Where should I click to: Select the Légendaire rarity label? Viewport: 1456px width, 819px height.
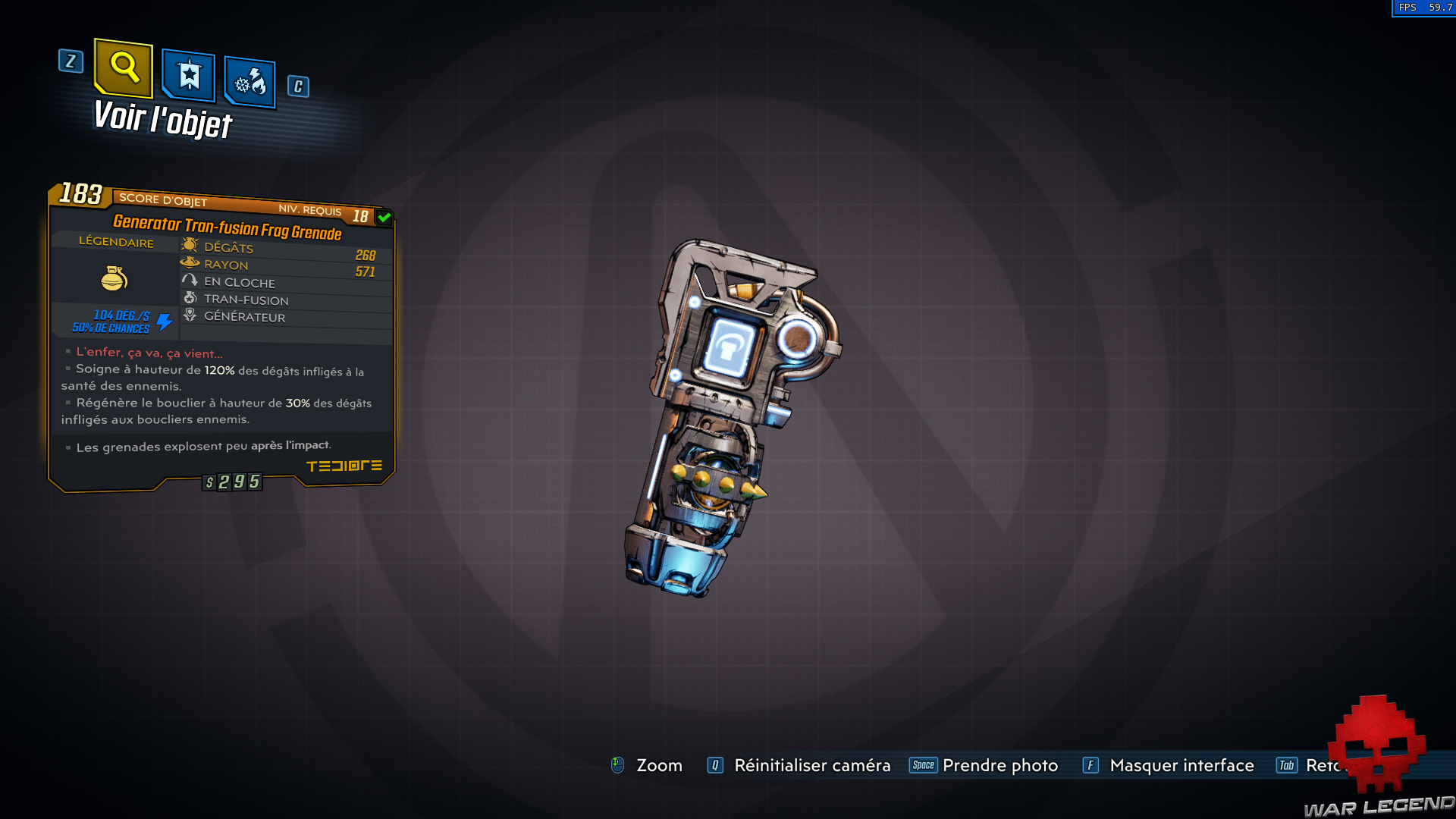115,243
